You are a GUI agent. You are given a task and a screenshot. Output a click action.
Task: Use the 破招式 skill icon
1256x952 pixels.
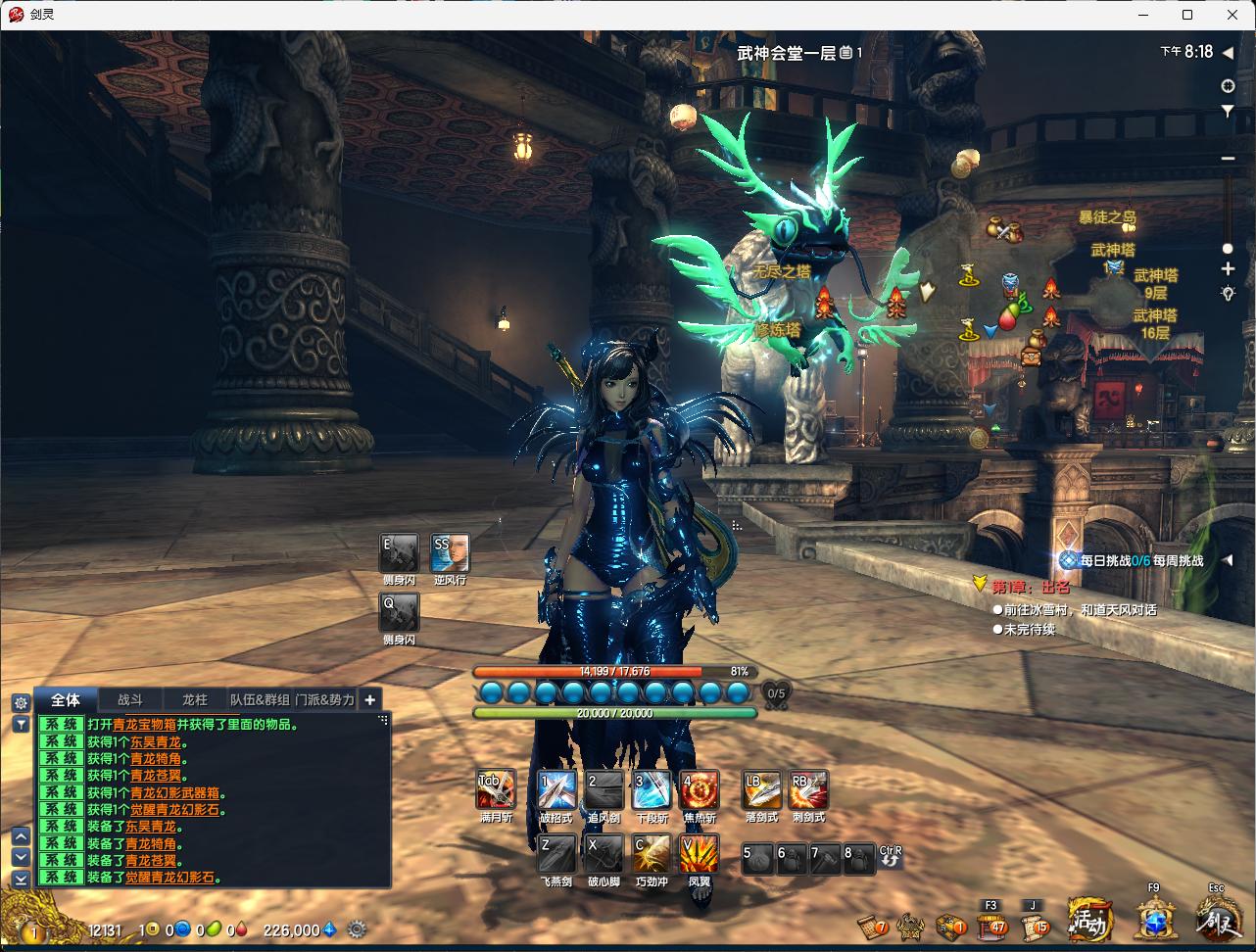click(x=556, y=789)
